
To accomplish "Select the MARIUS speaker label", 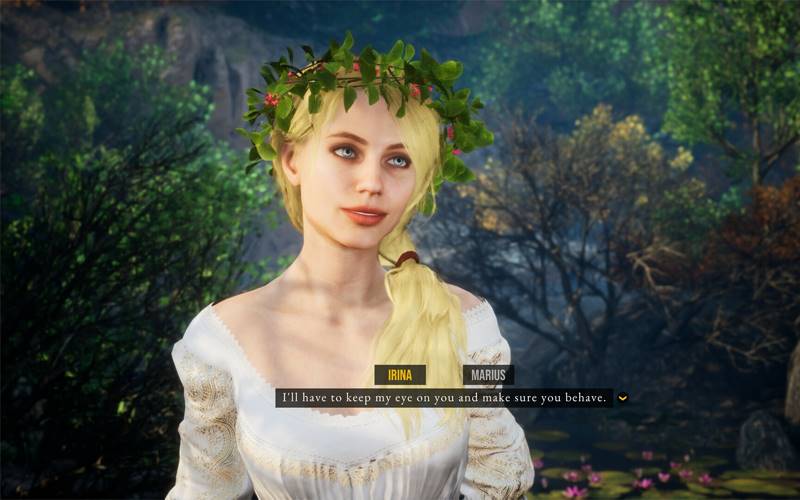I will point(488,375).
